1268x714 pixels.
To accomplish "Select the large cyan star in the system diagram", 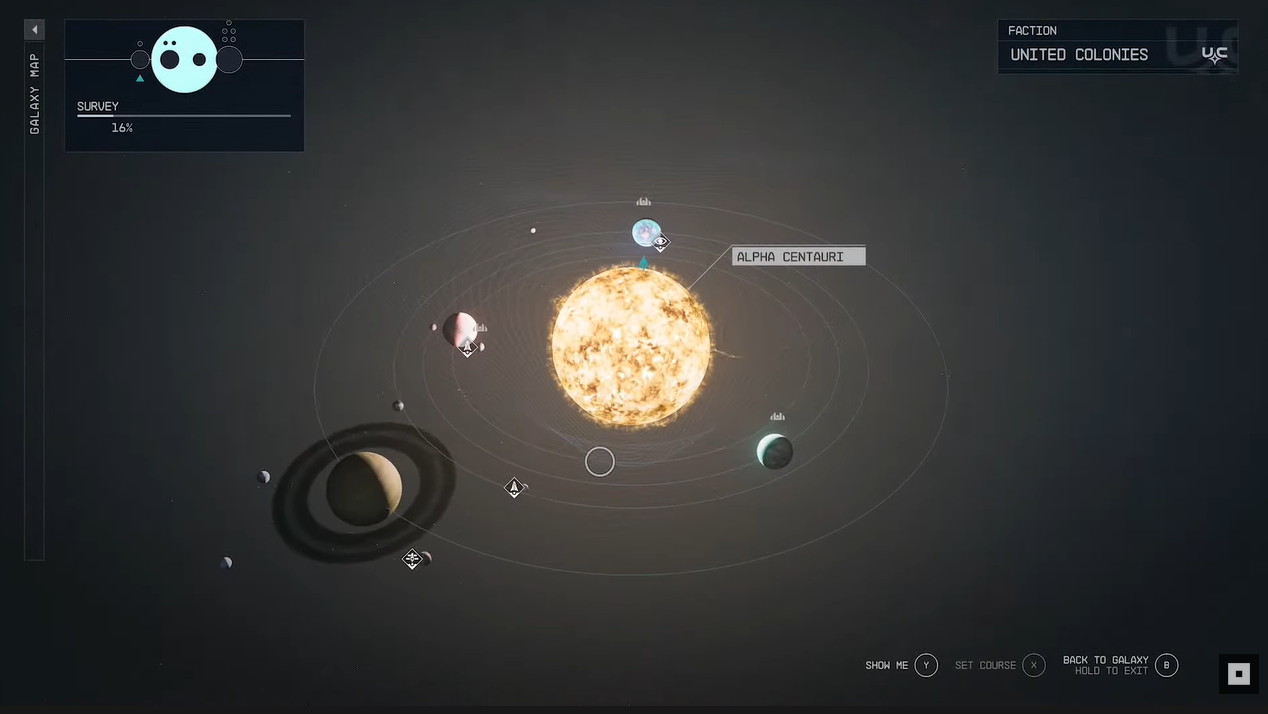I will (x=185, y=60).
